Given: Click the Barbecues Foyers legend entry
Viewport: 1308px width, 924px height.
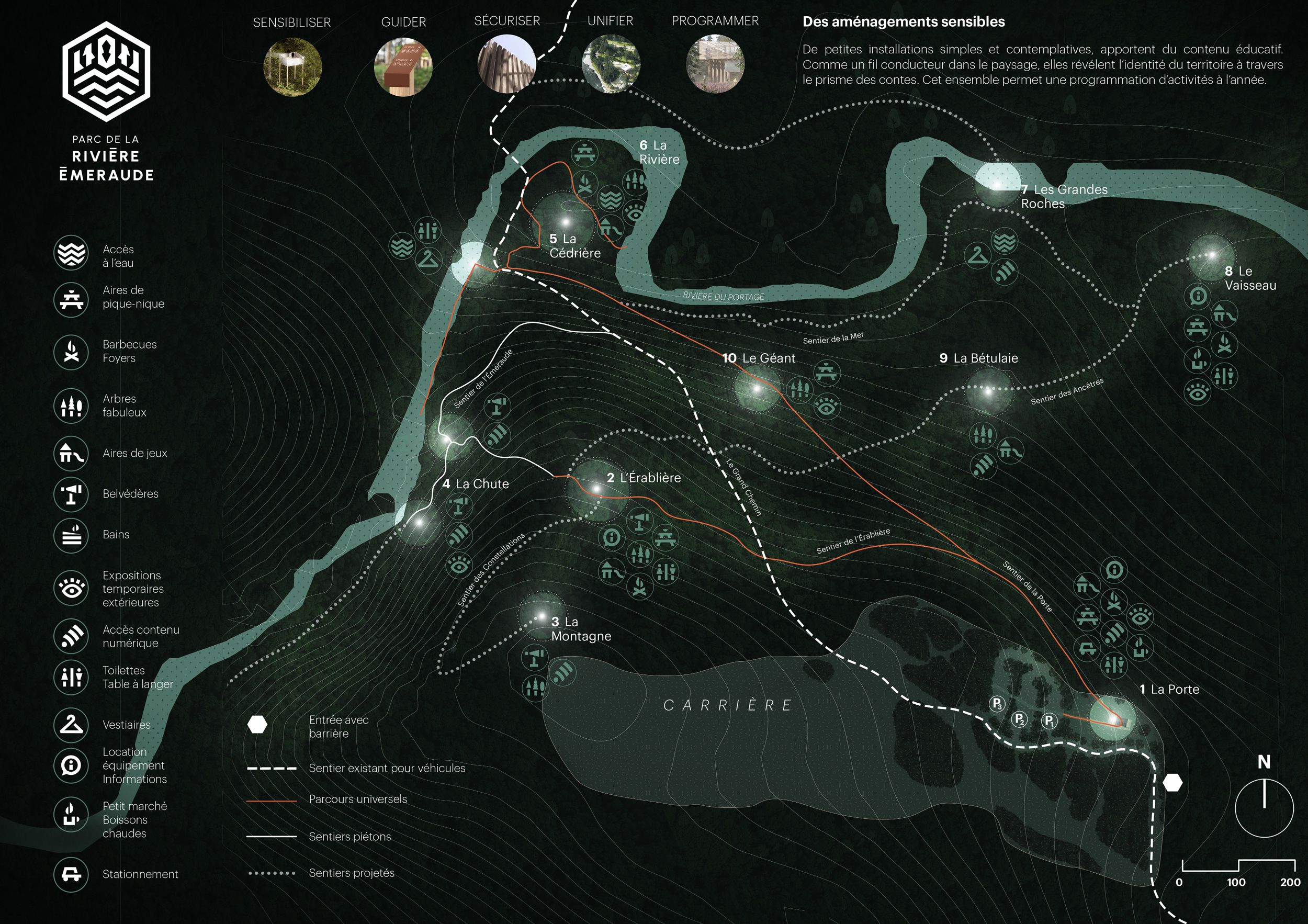Looking at the screenshot, I should [x=71, y=352].
